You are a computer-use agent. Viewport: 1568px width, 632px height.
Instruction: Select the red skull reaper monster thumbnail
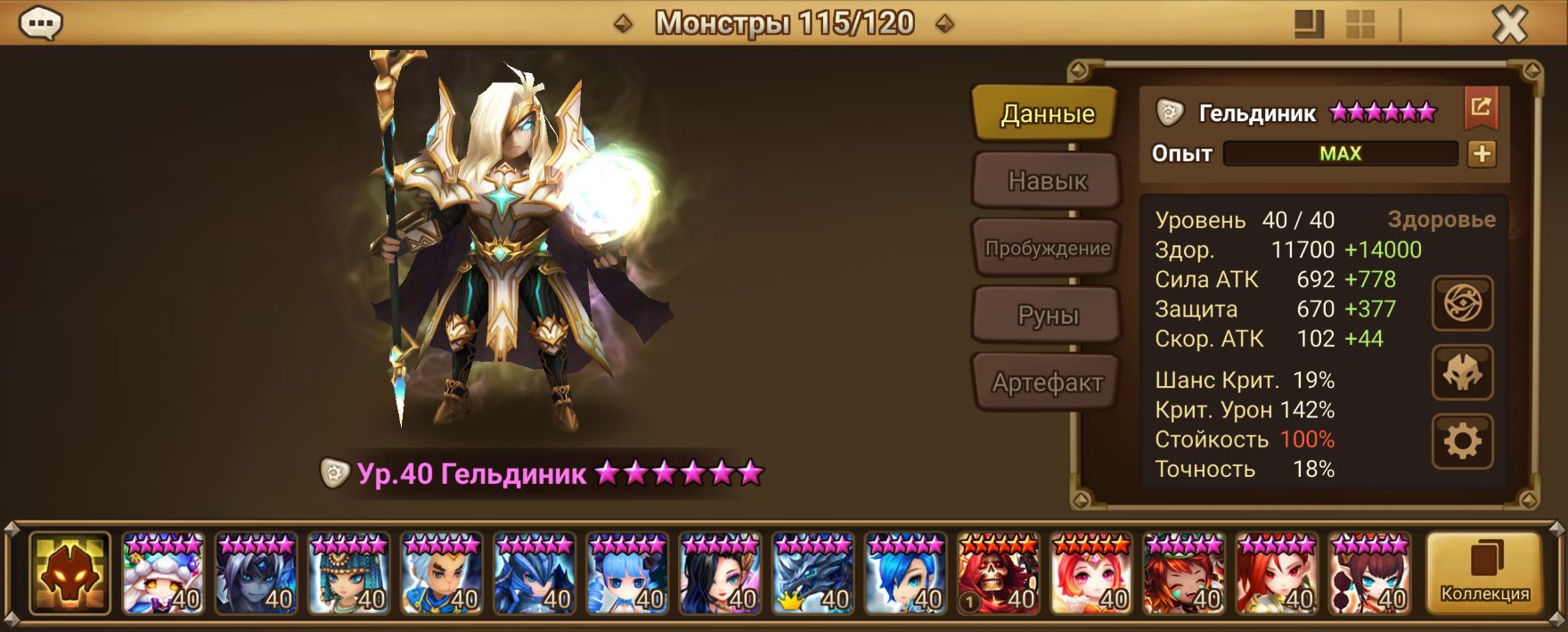(999, 575)
